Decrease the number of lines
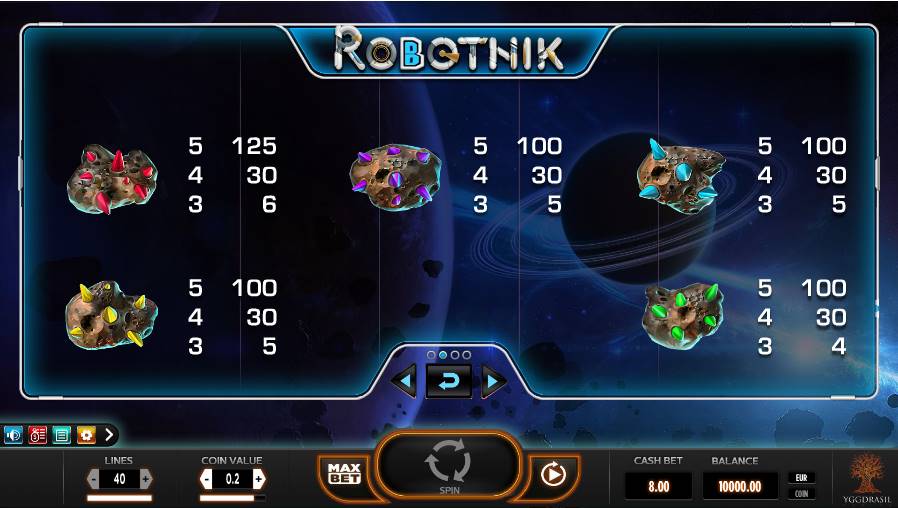 pyautogui.click(x=94, y=479)
